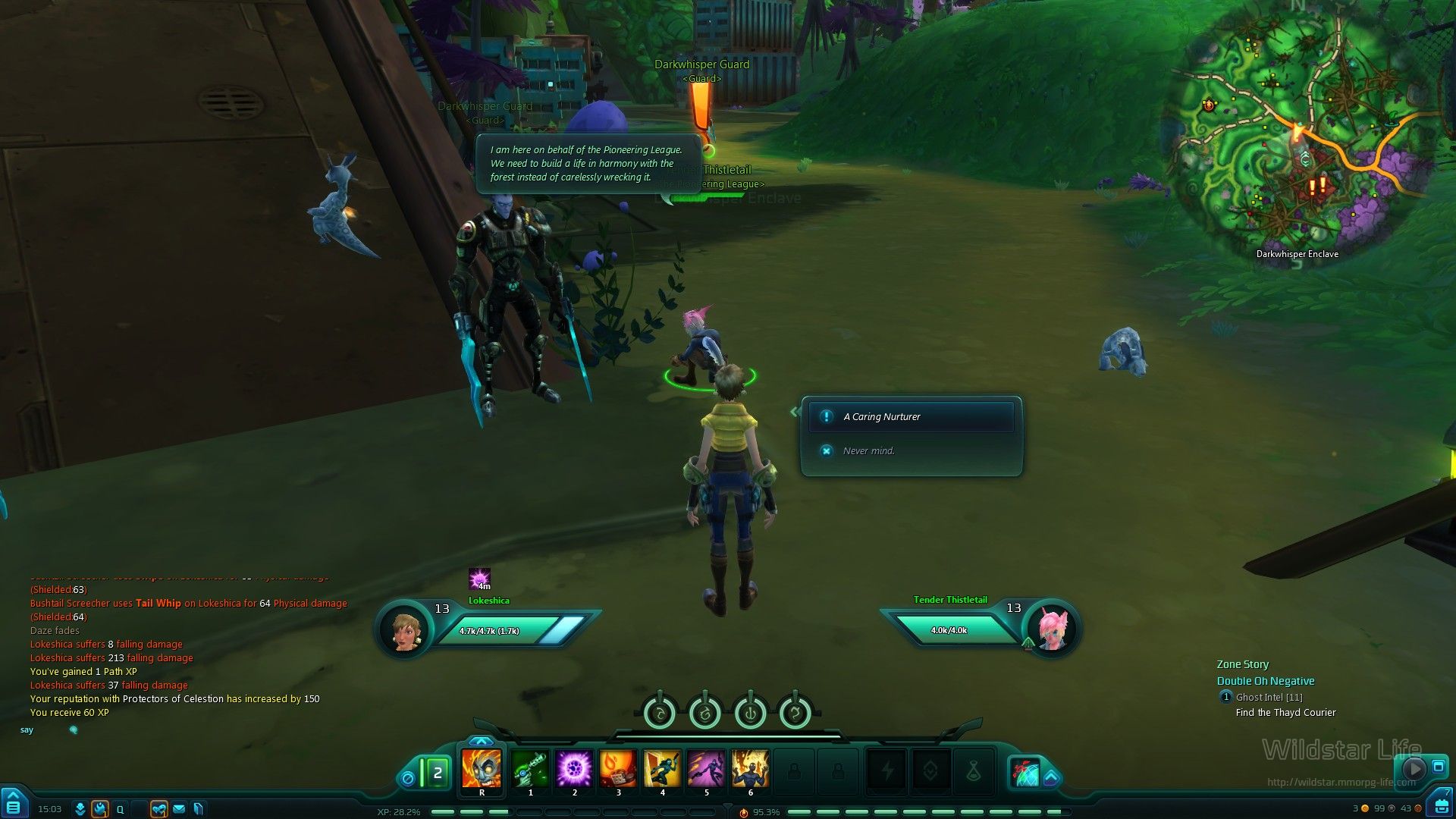Click the round play button
The width and height of the screenshot is (1456, 819).
(x=1414, y=768)
